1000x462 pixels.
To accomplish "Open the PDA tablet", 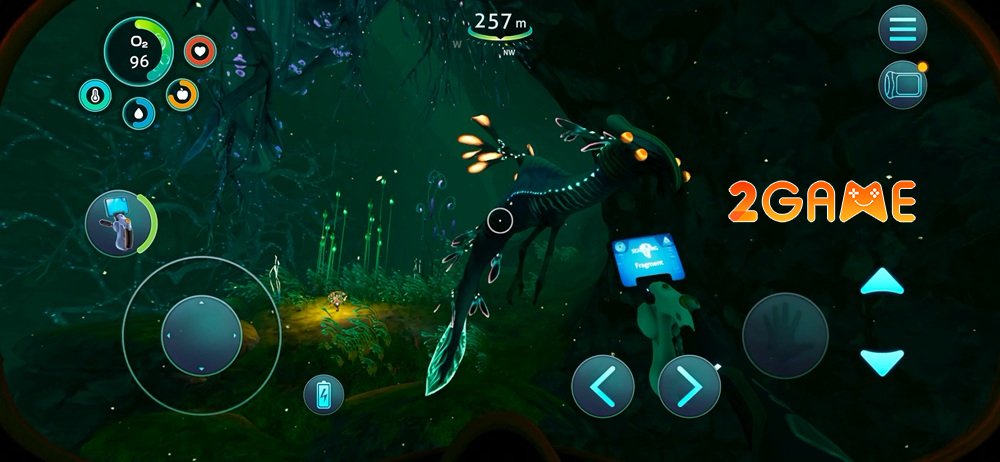I will (901, 85).
